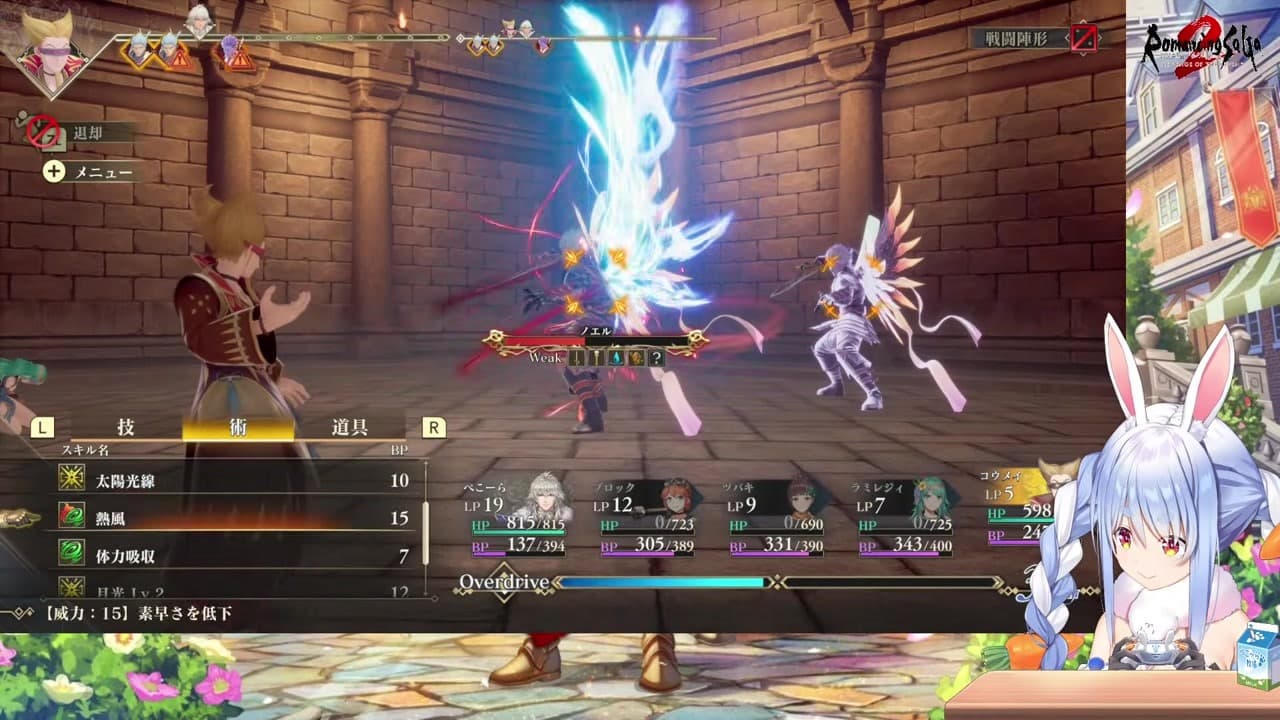Select the 術 spells tab

coord(238,427)
